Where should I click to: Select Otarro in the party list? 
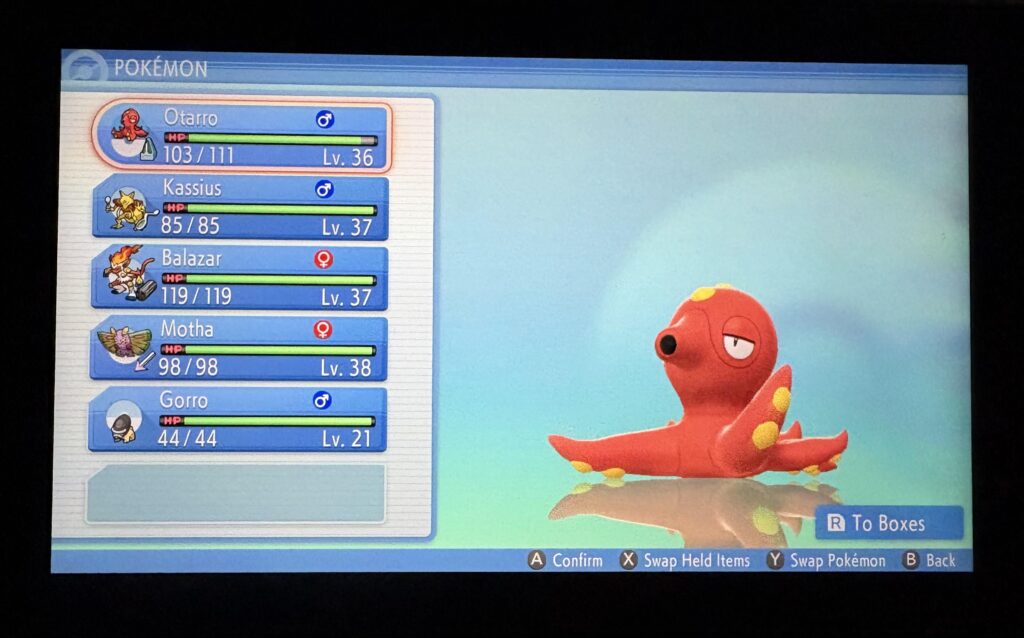[242, 137]
